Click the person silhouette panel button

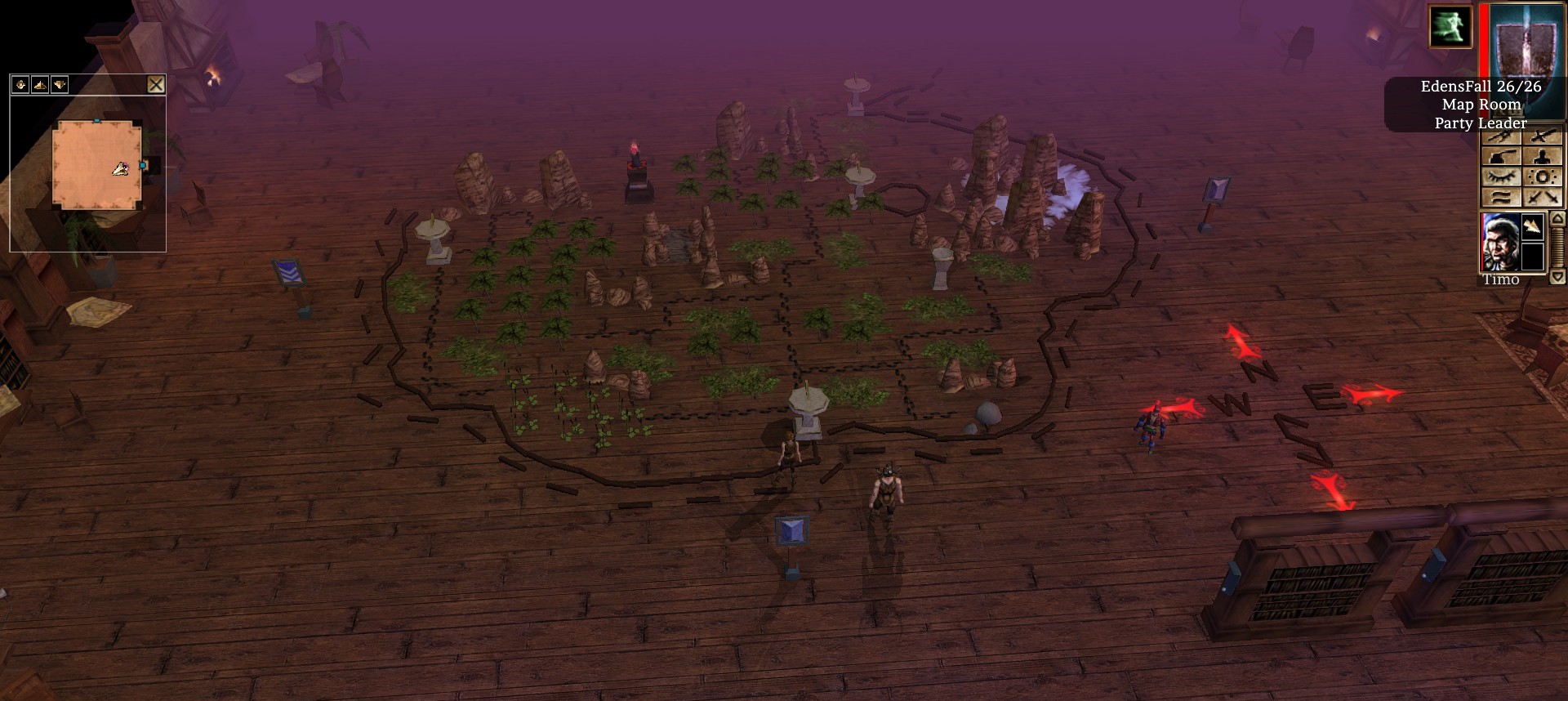[x=1543, y=157]
